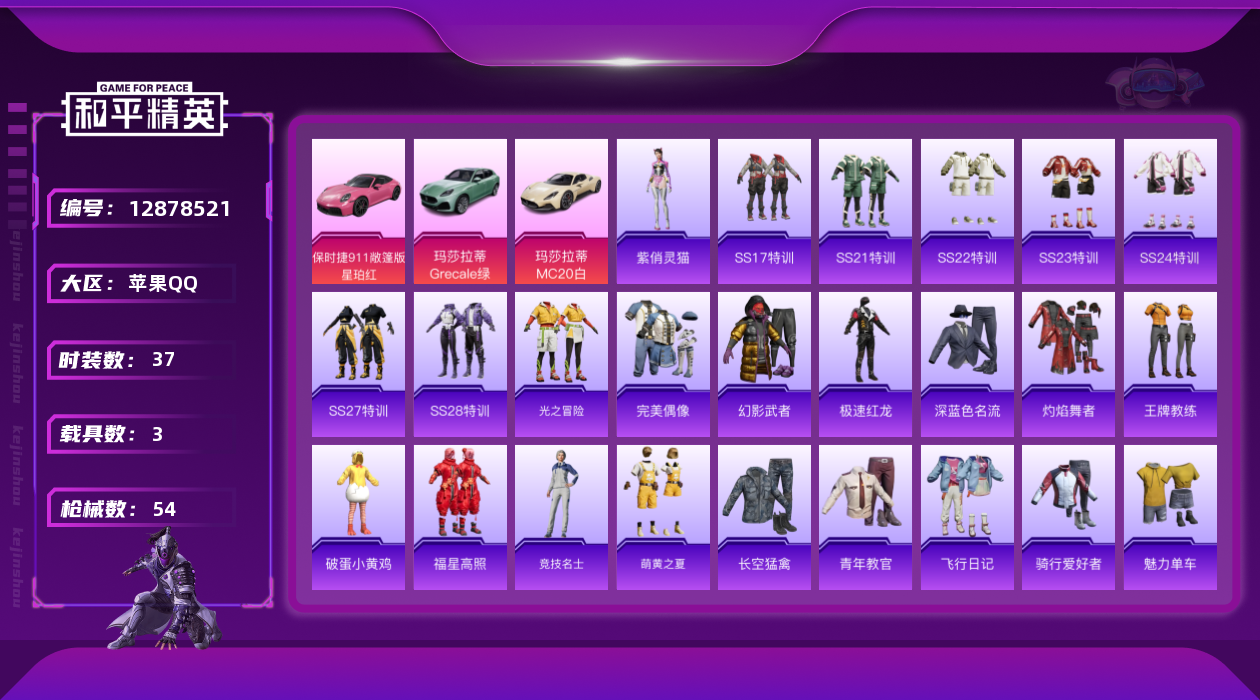Select the 极速红龙 outfit tile
Screen dimensions: 1260x700
[x=865, y=364]
